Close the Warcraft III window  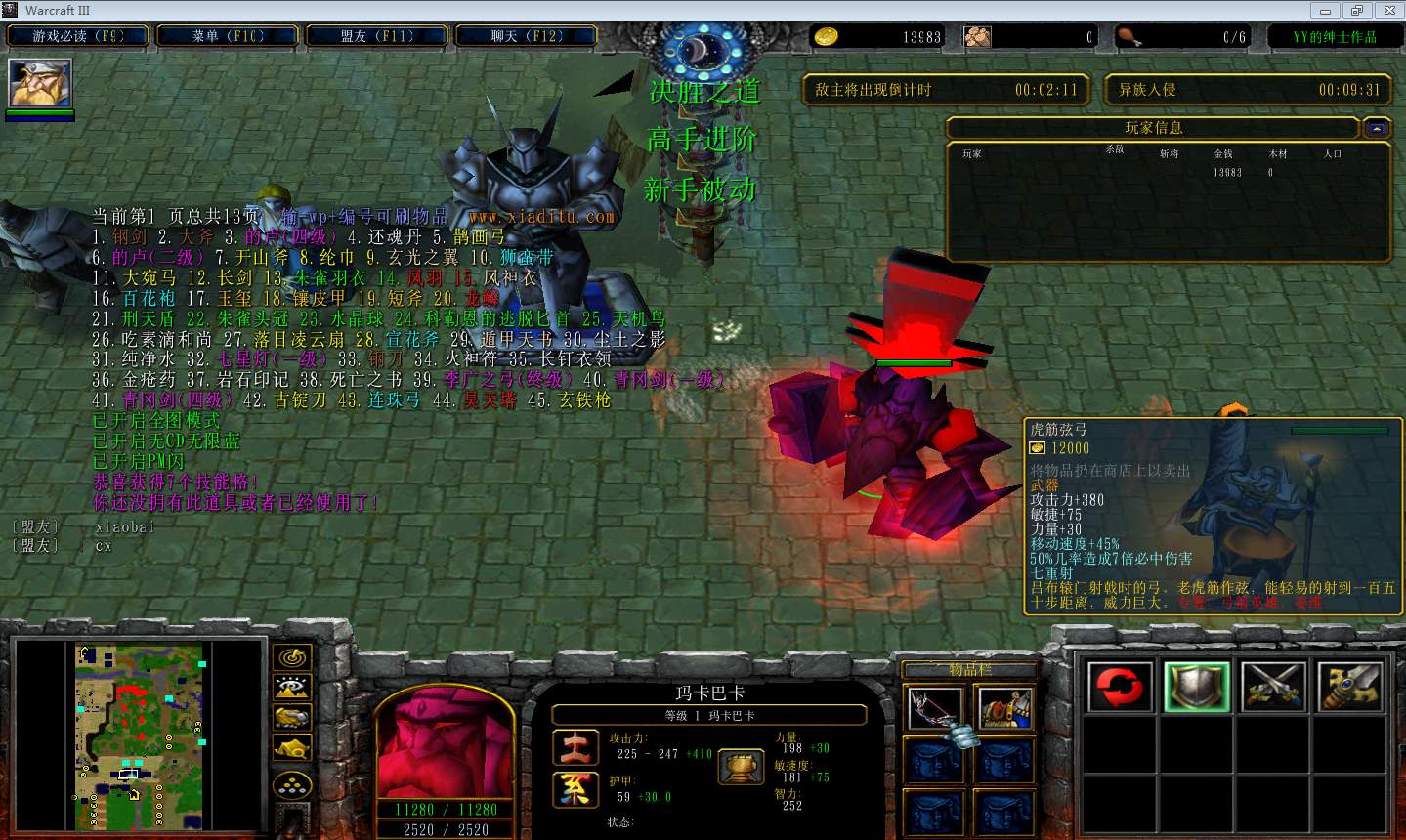click(x=1387, y=10)
